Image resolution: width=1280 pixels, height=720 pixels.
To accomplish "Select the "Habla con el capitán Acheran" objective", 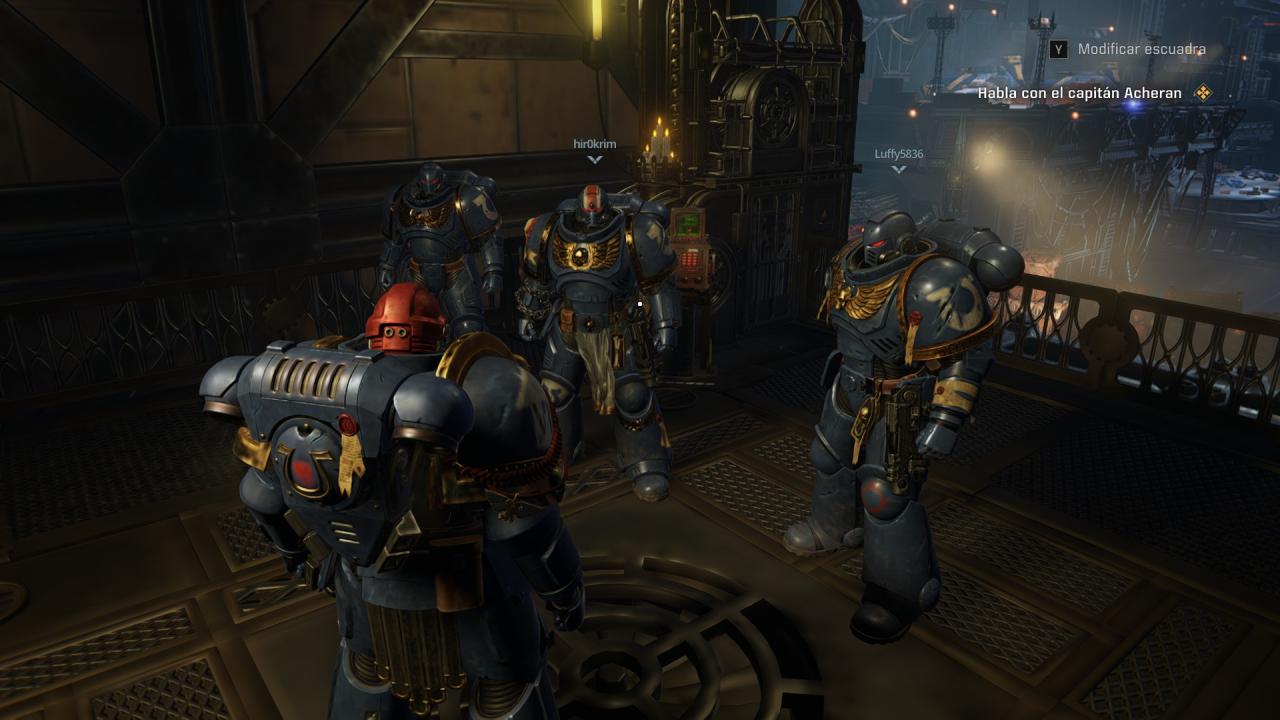I will tap(1080, 93).
